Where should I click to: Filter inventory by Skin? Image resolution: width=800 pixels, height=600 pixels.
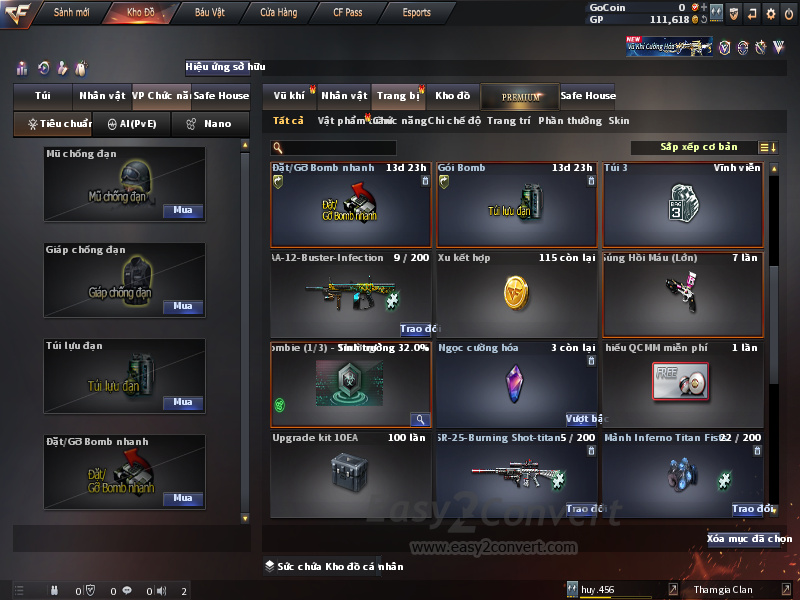(619, 121)
